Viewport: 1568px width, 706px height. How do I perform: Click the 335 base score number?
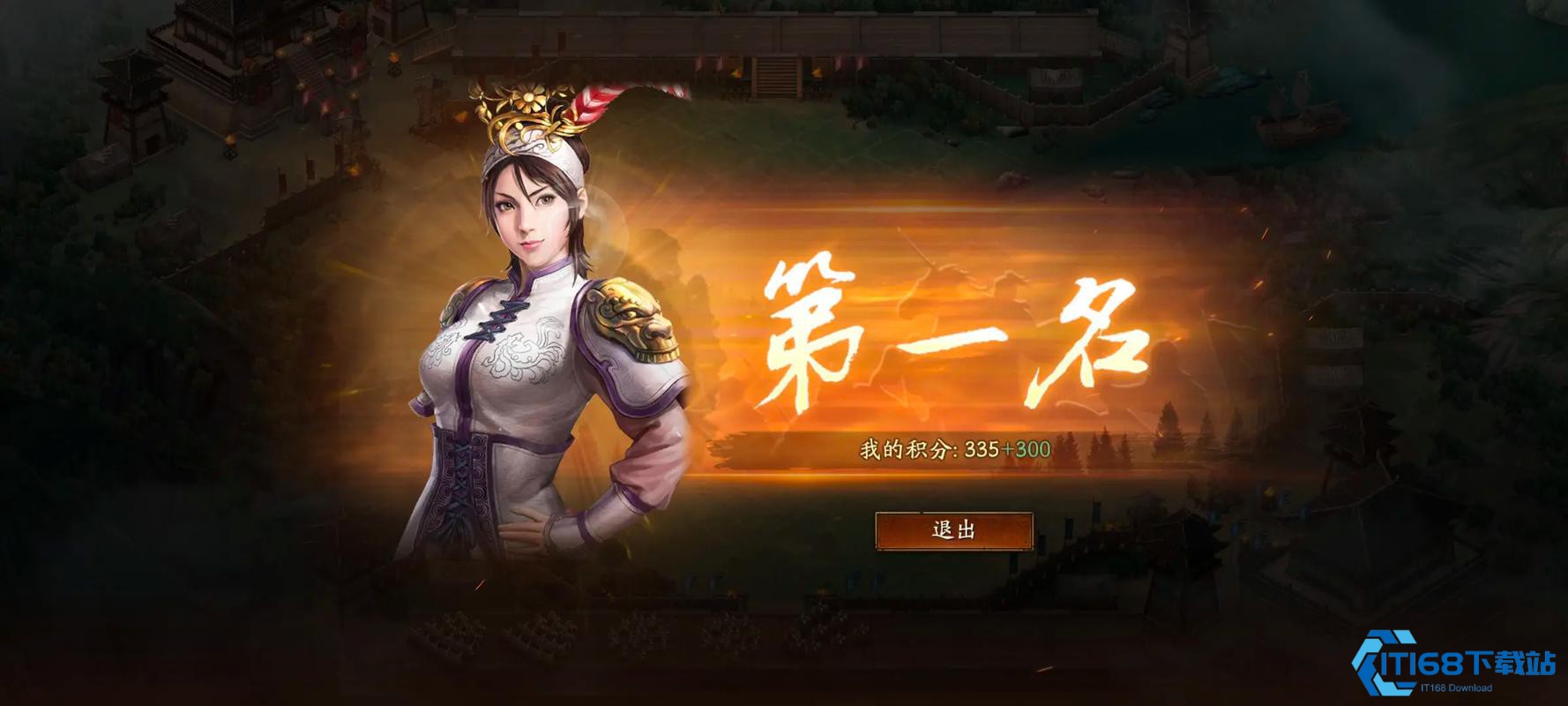[x=982, y=450]
